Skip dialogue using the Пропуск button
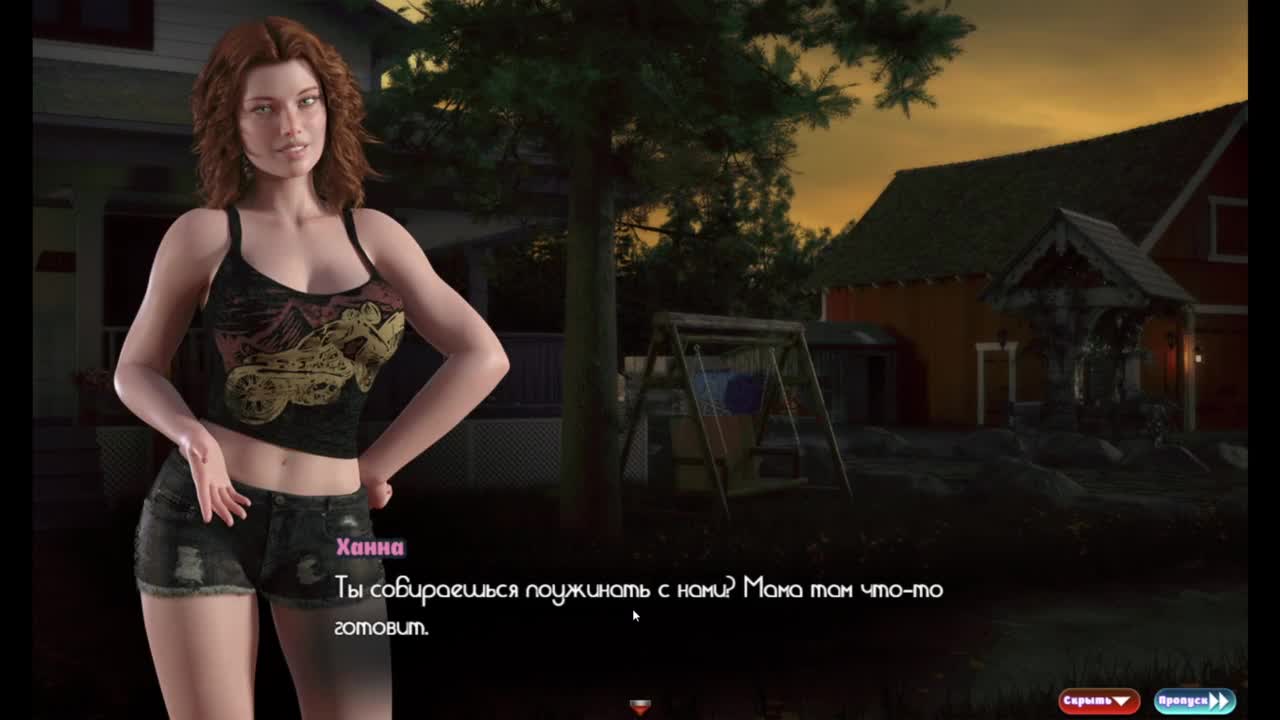The width and height of the screenshot is (1280, 720). click(x=1194, y=701)
